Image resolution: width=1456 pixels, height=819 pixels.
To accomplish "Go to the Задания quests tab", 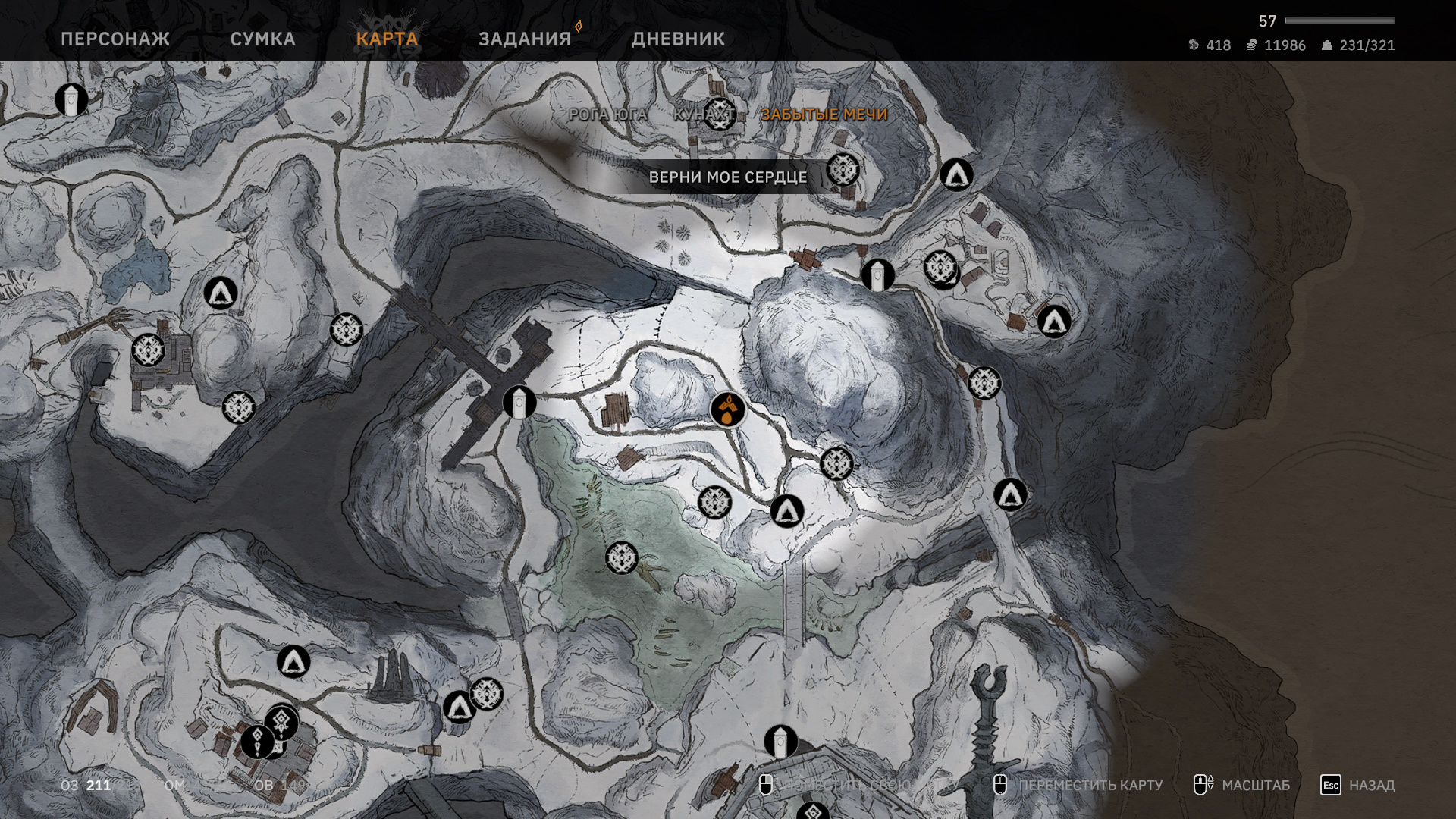I will coord(525,39).
